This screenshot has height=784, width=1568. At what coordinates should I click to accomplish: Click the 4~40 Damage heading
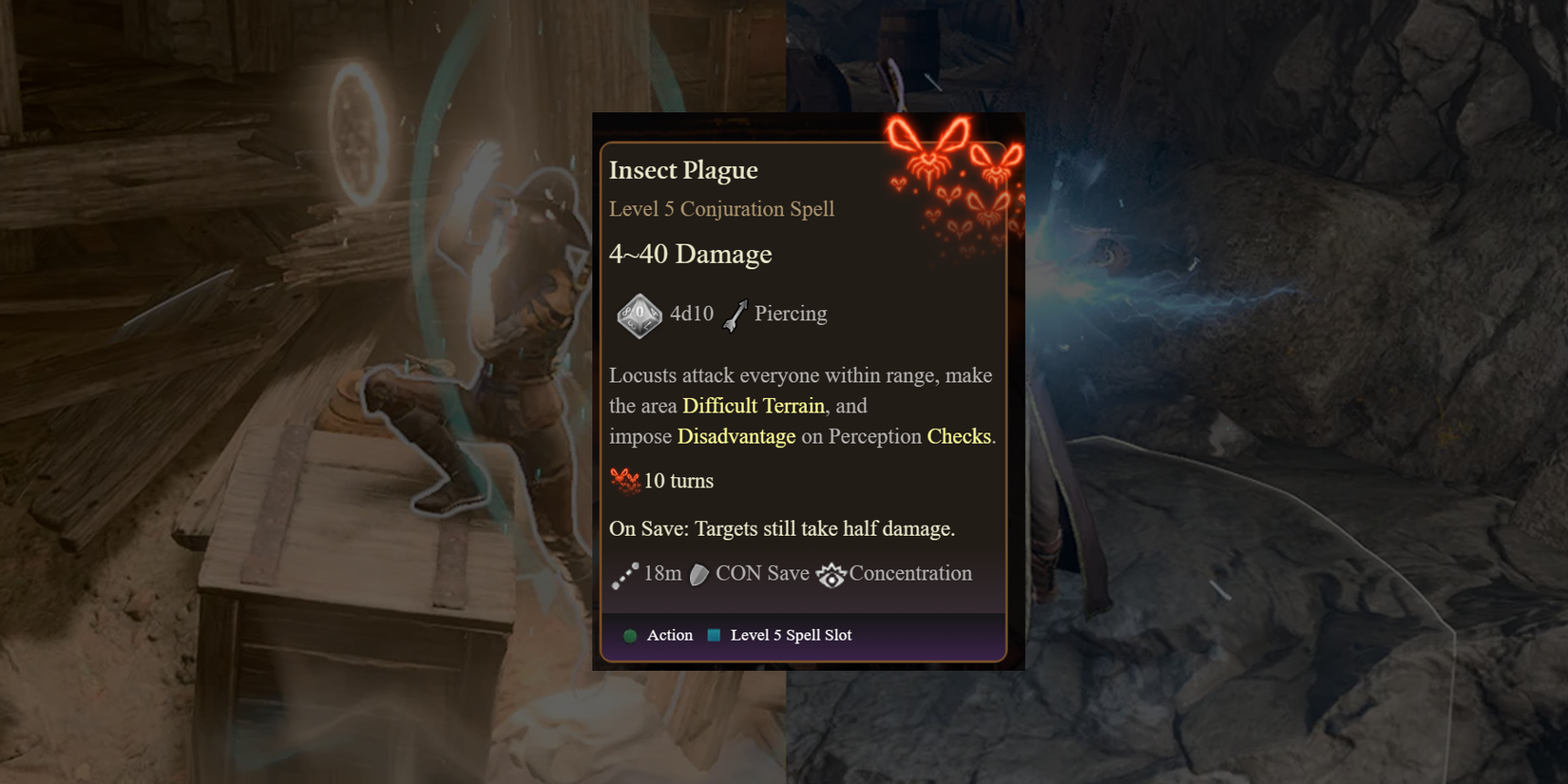690,254
